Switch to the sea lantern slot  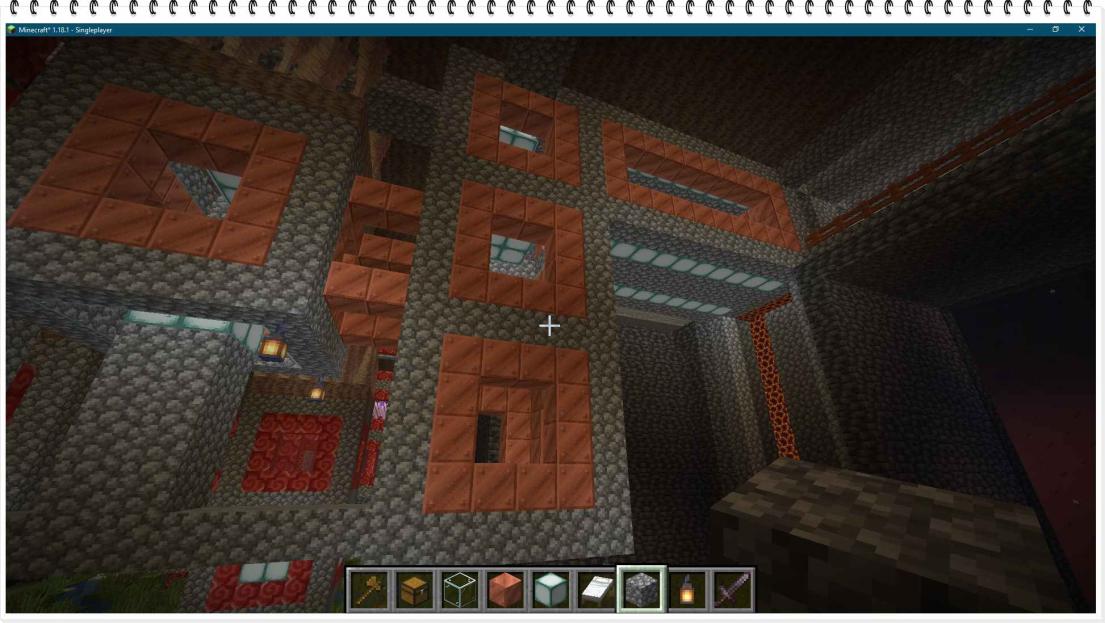[550, 590]
